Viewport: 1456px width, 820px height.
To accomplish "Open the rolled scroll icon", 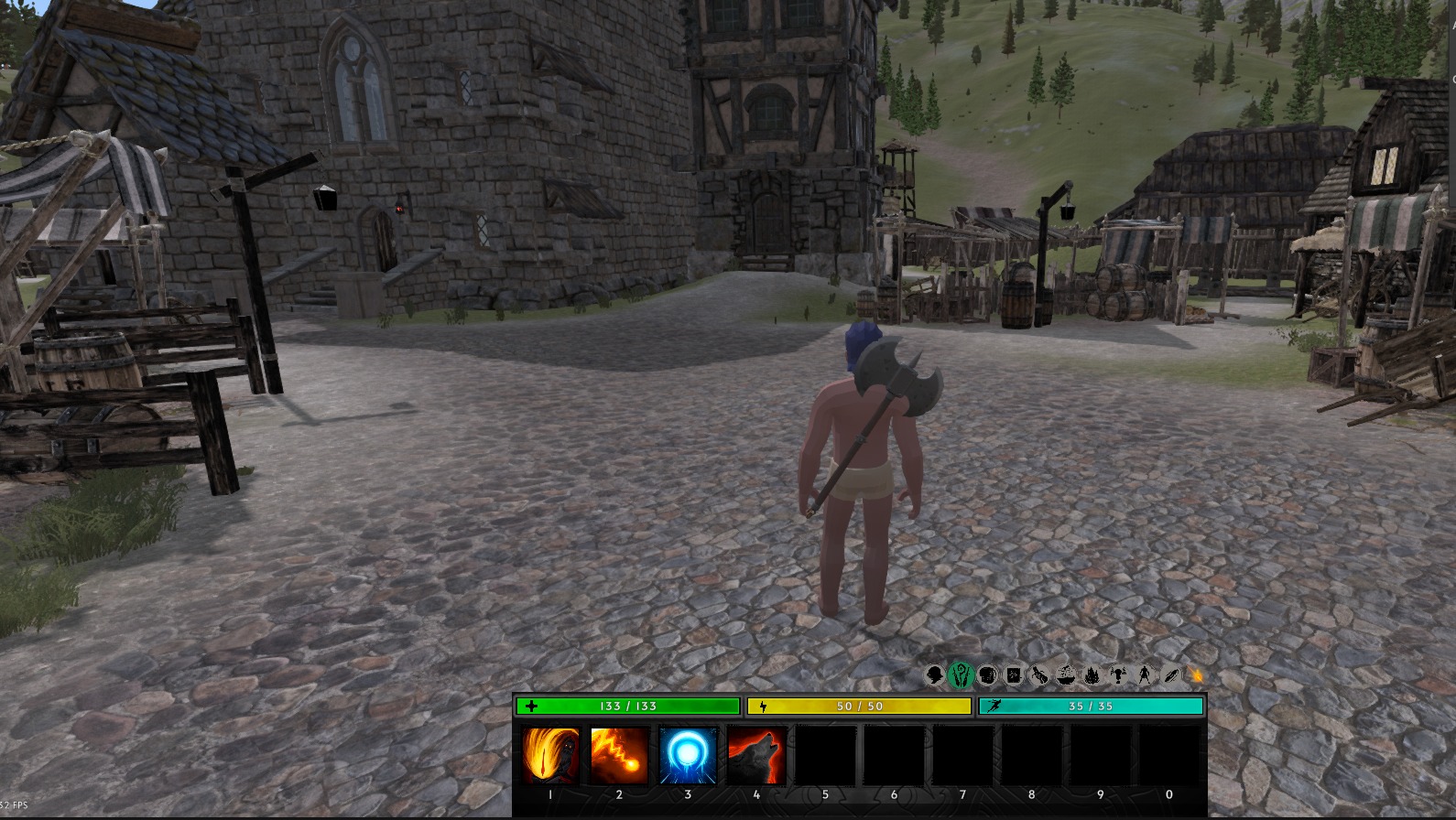I will 1039,675.
